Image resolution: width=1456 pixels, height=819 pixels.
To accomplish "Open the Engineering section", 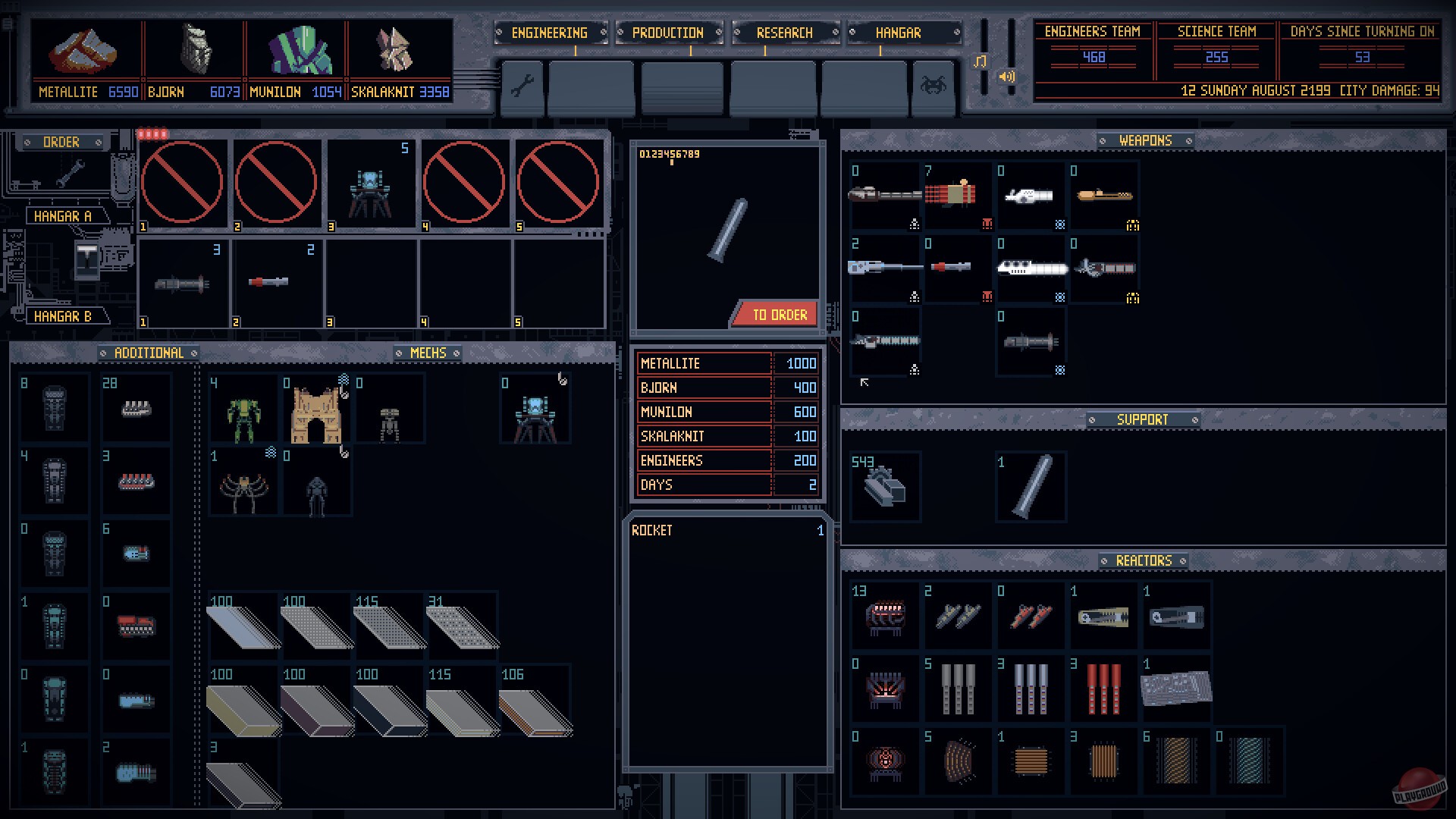I will pyautogui.click(x=551, y=33).
